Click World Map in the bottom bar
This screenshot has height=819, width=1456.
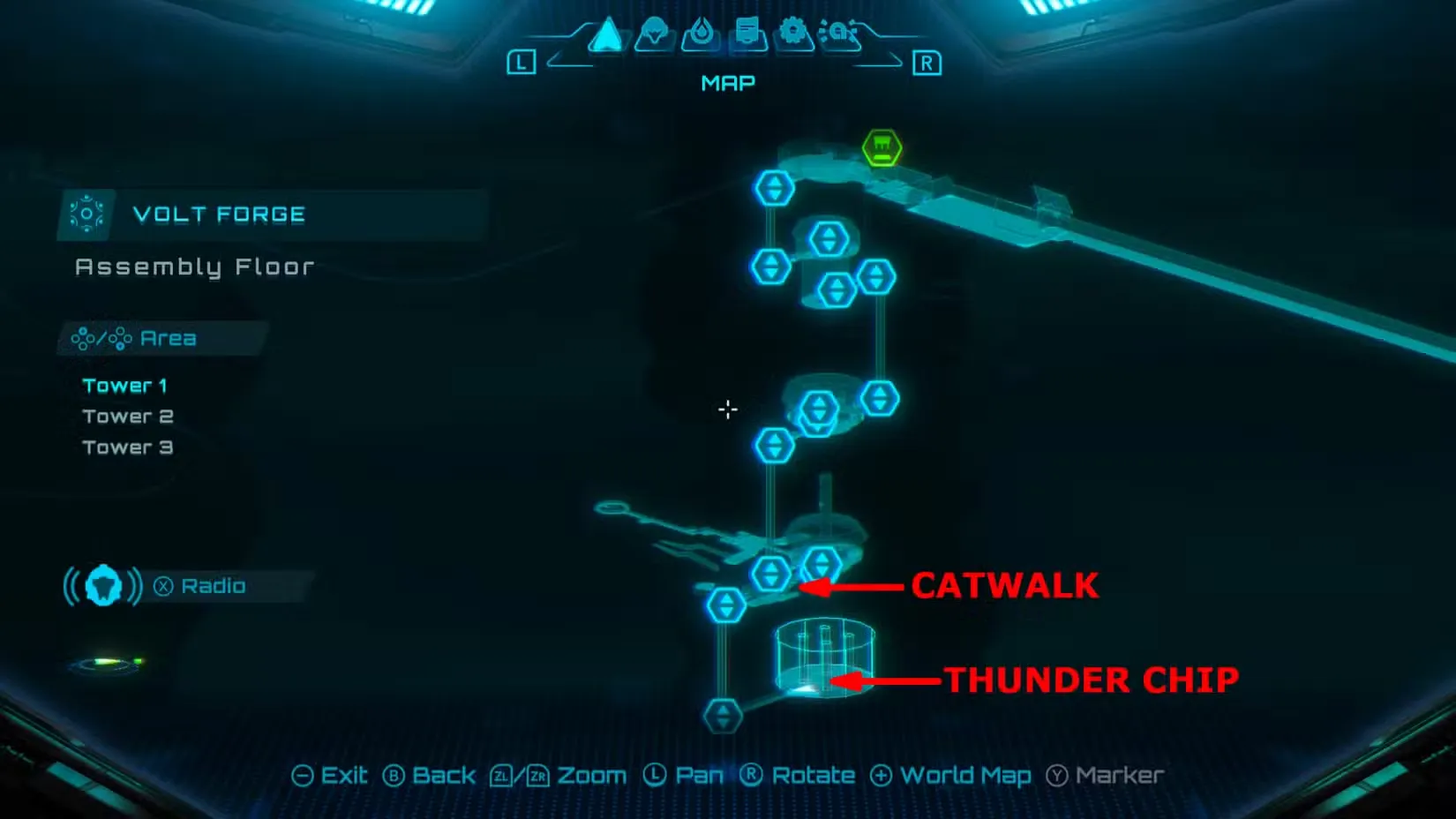(x=964, y=775)
